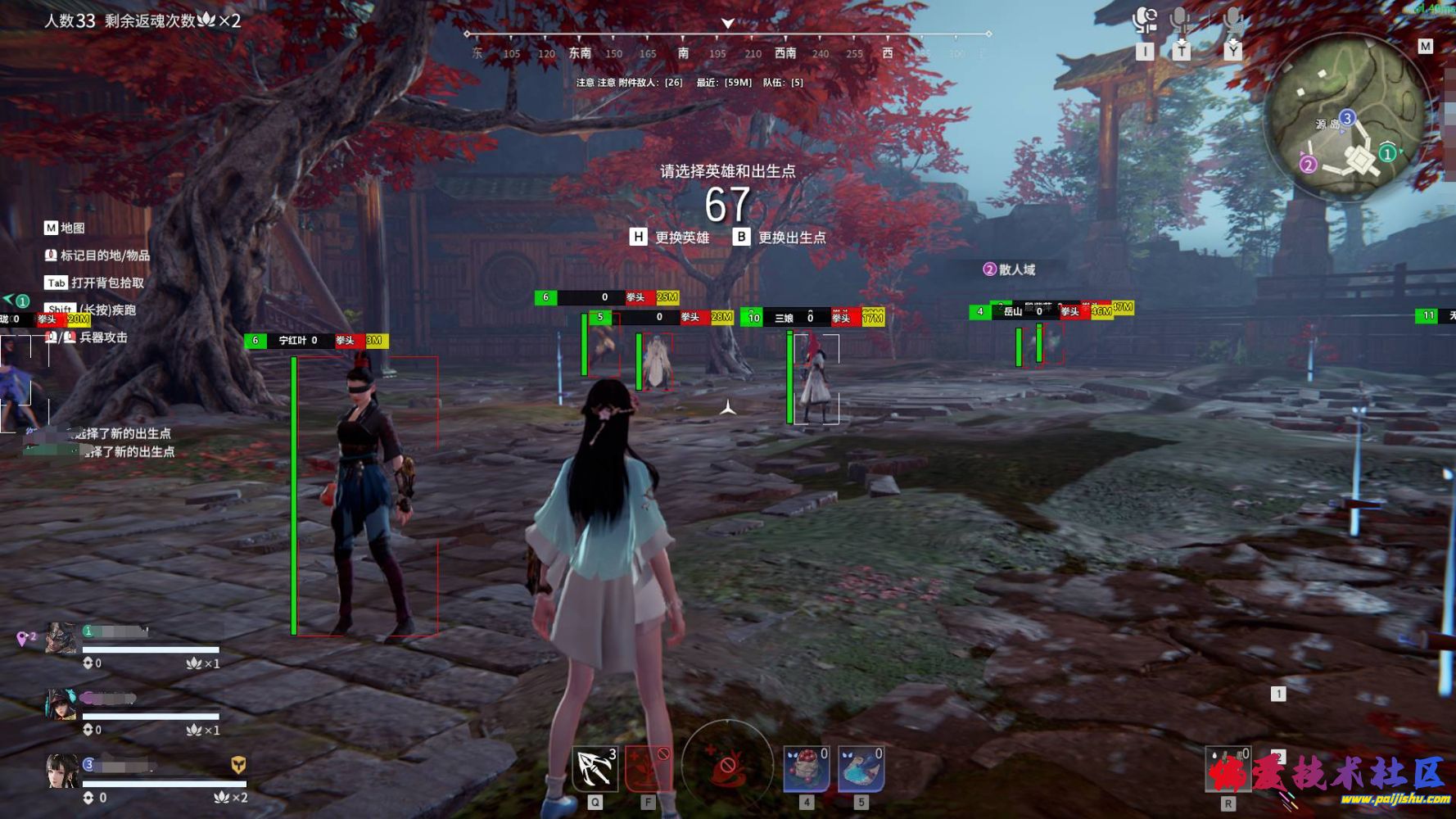Select the masked teammate 1 portrait
The width and height of the screenshot is (1456, 819).
click(x=61, y=638)
